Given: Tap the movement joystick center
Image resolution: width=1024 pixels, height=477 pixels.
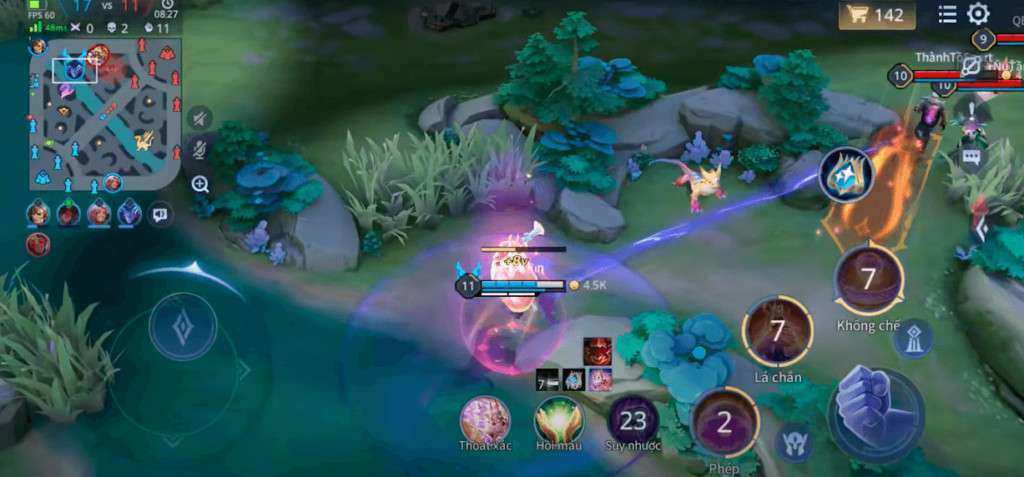Looking at the screenshot, I should (x=182, y=327).
